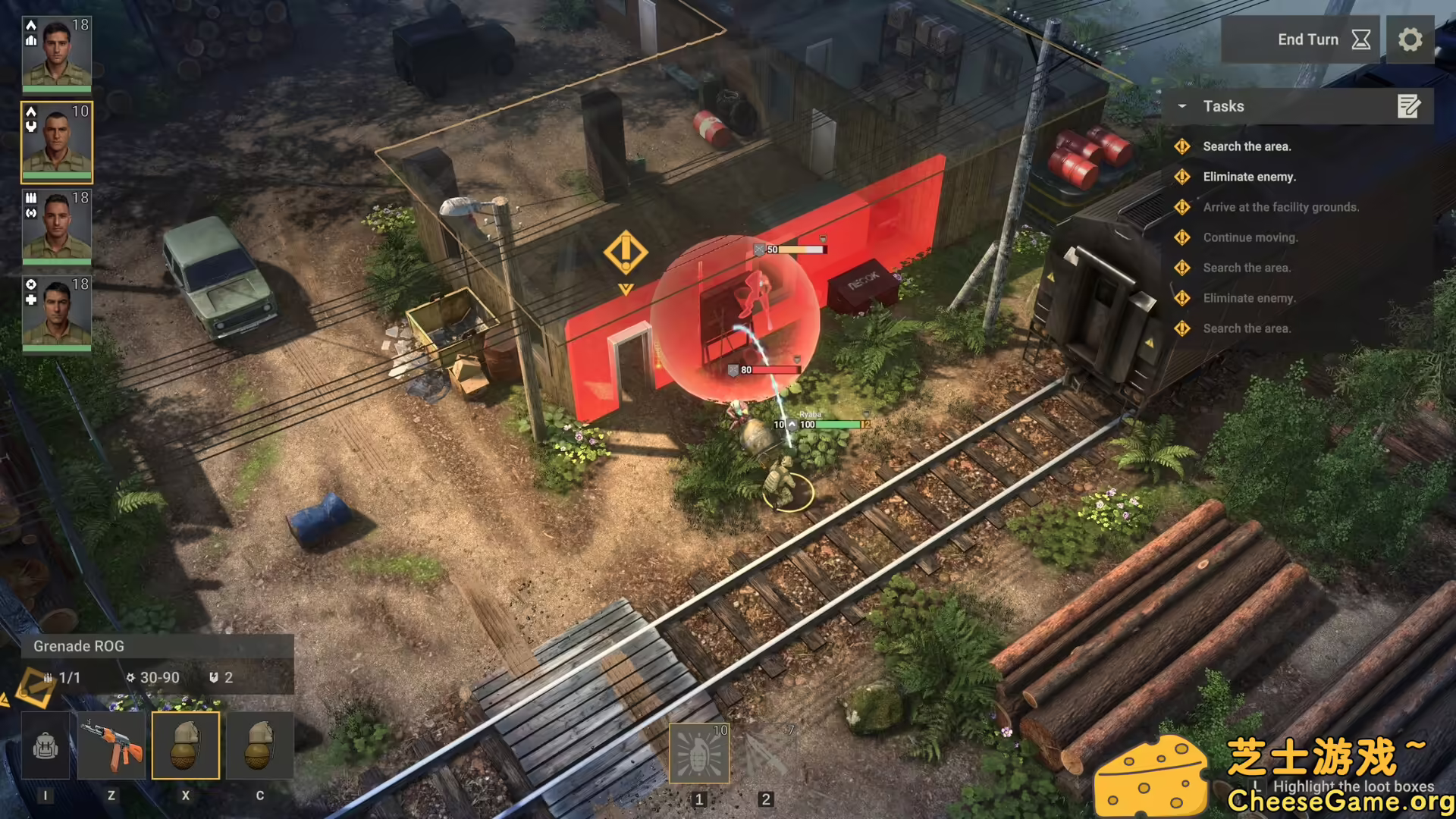The height and width of the screenshot is (819, 1456).
Task: Equip the AK rifle weapon slot
Action: click(x=114, y=745)
